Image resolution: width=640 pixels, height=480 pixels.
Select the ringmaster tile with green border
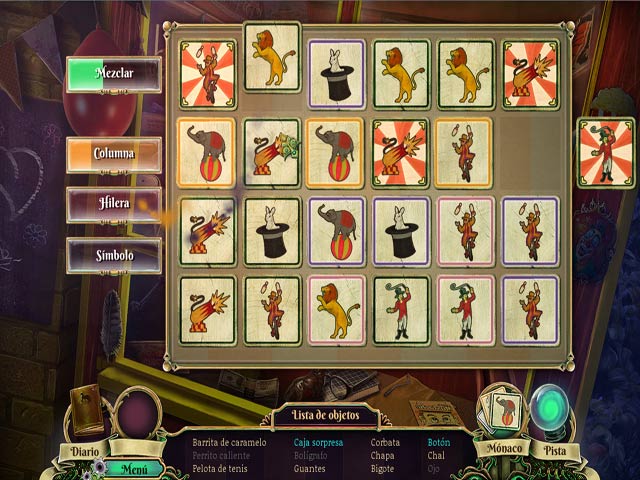[400, 310]
